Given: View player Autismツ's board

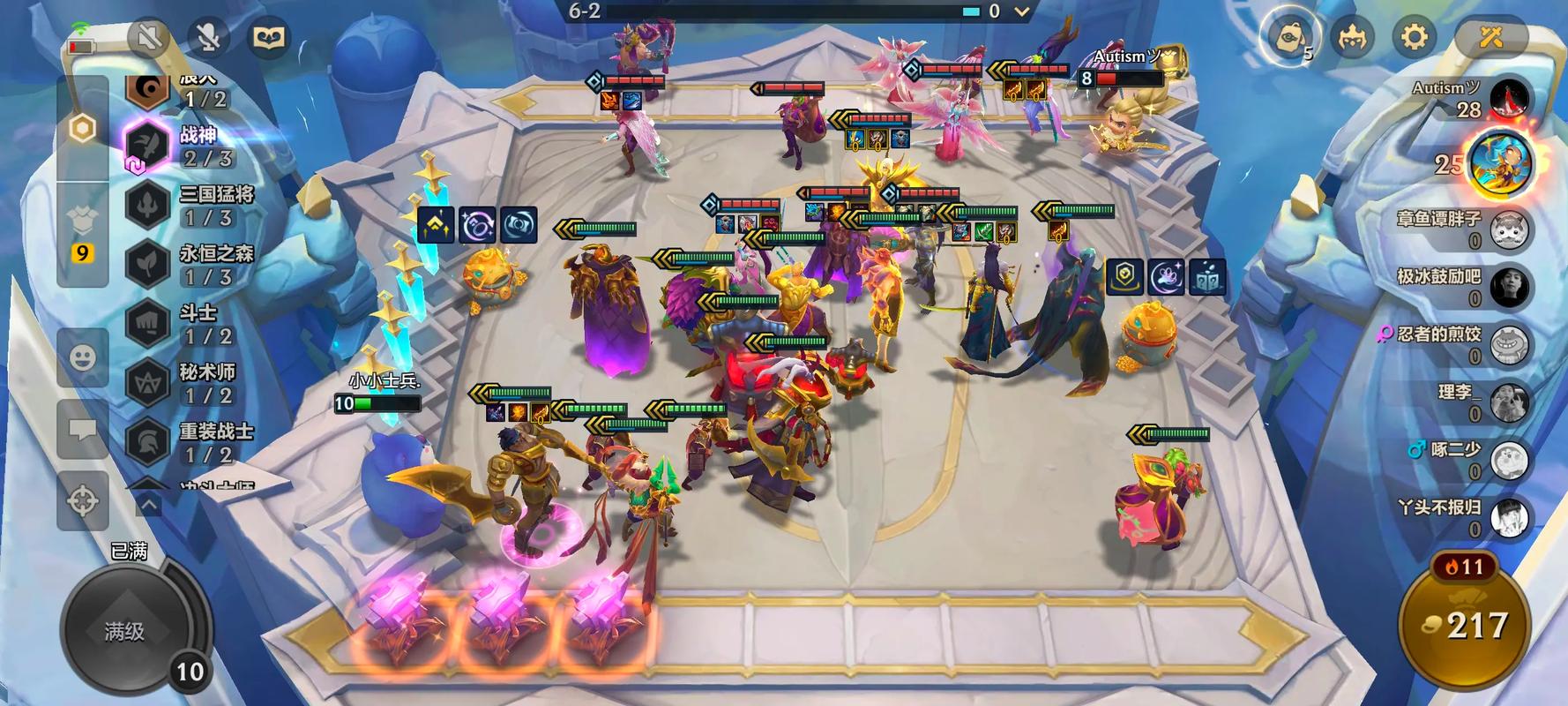Looking at the screenshot, I should point(1509,99).
